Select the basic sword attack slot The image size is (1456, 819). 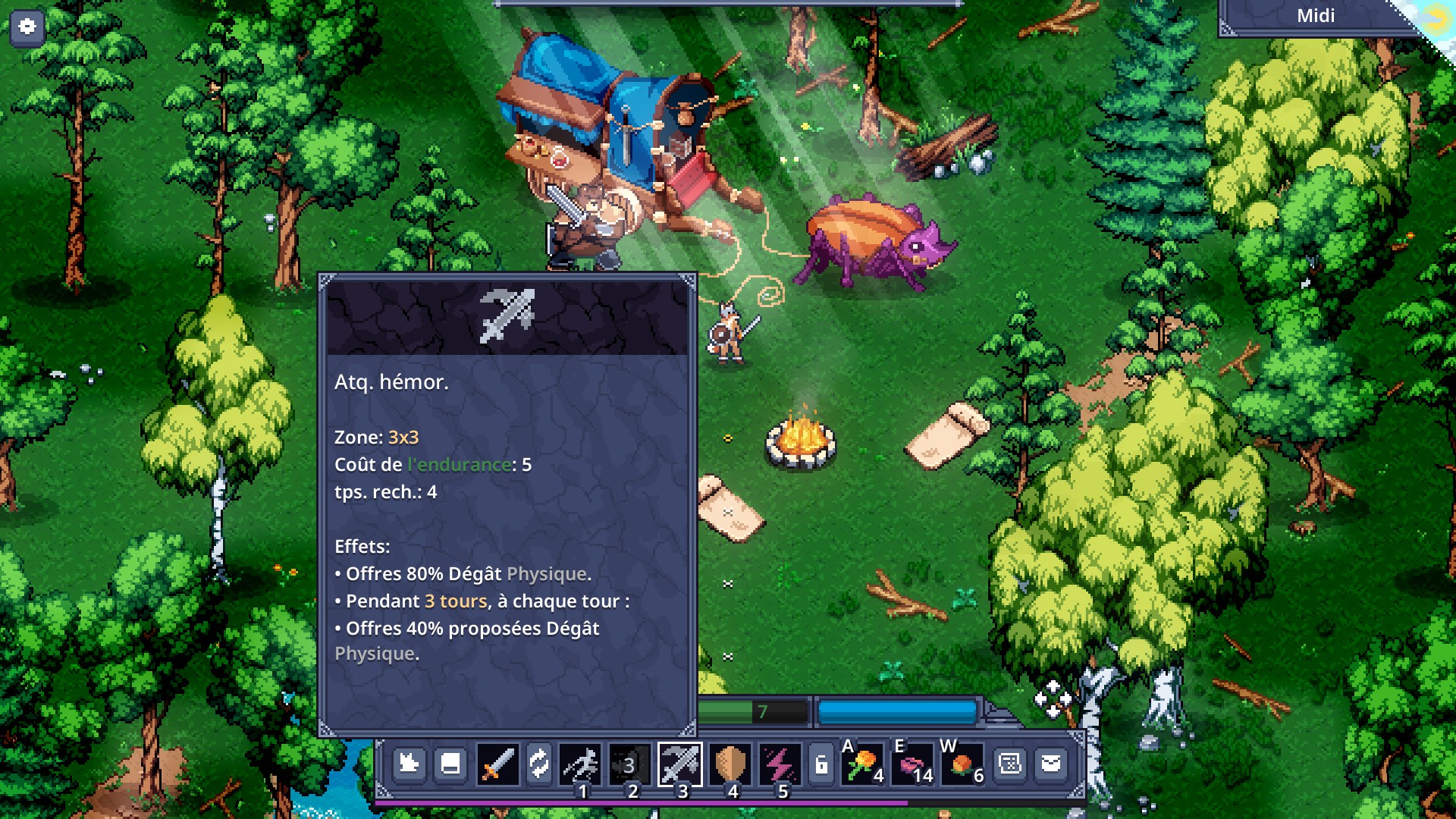(x=497, y=764)
